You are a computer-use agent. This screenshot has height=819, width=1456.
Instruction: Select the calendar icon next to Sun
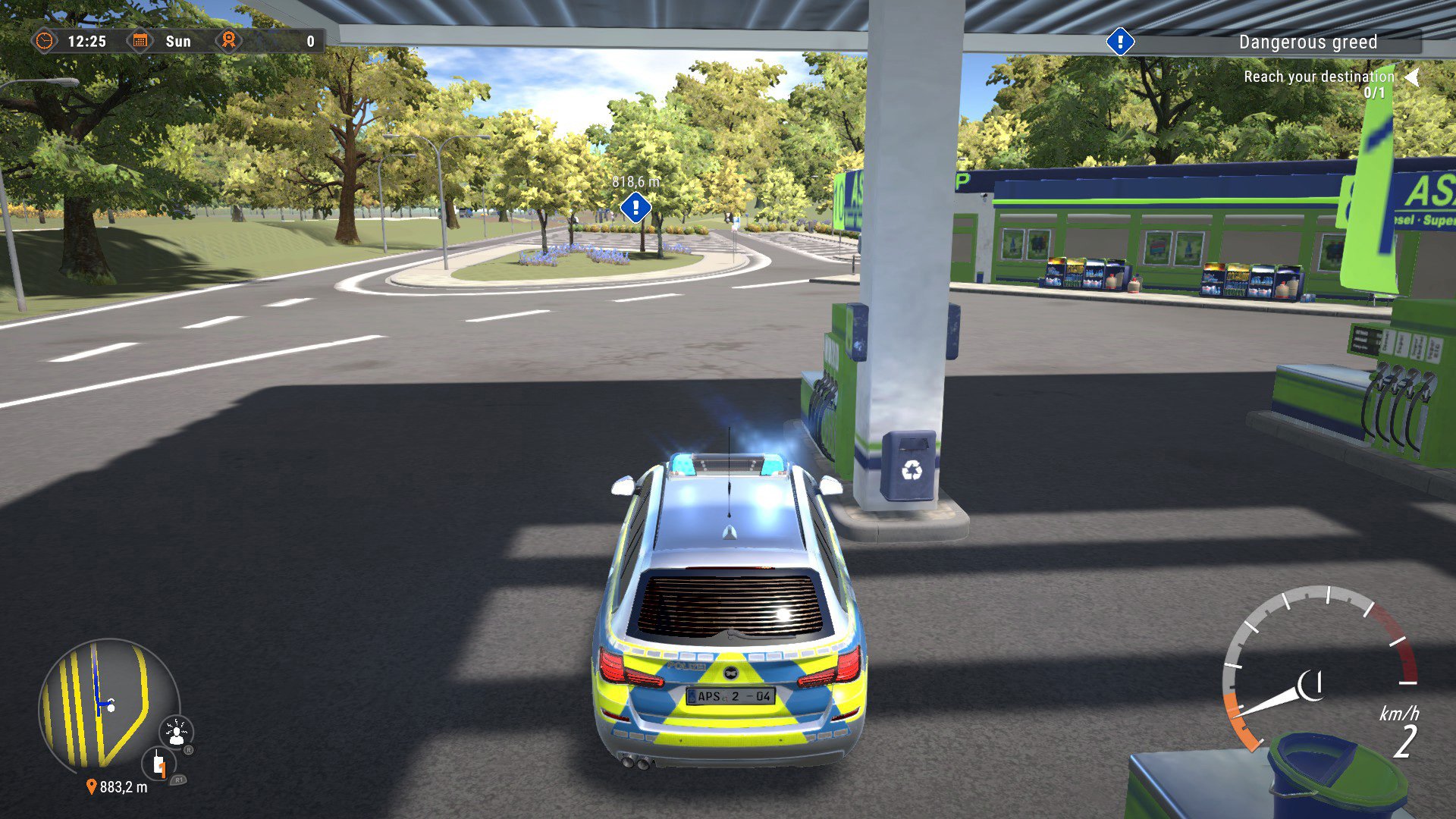pos(140,42)
